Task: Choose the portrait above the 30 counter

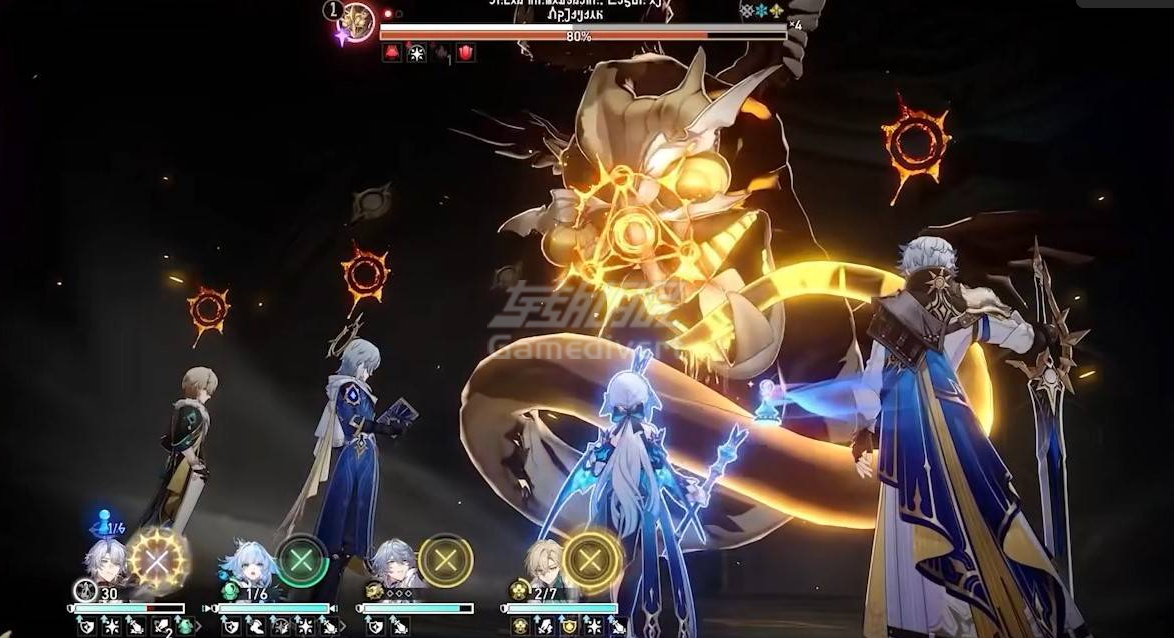Action: point(104,560)
